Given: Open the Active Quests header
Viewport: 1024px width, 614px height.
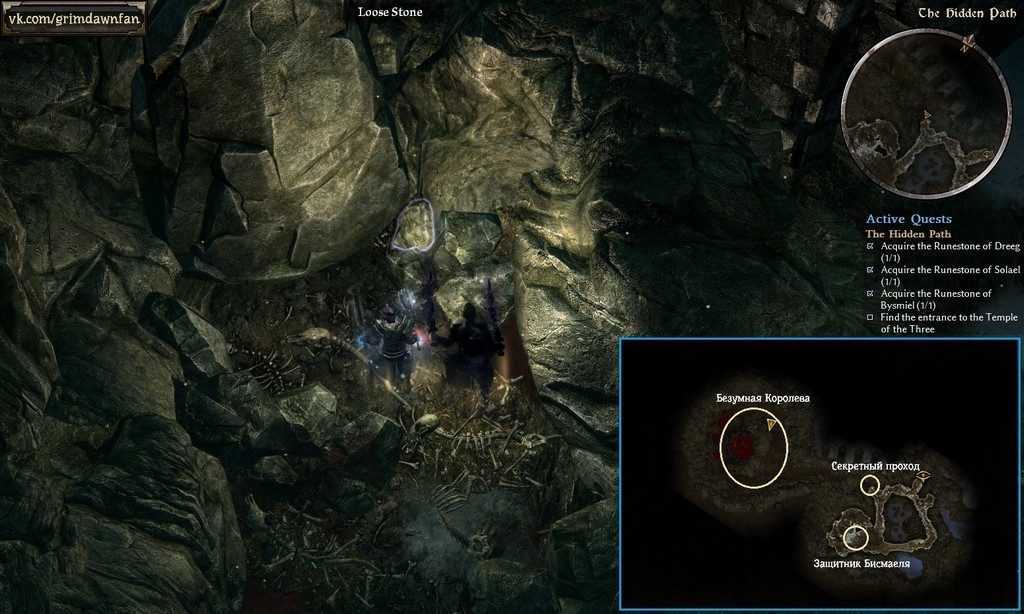Looking at the screenshot, I should tap(908, 219).
